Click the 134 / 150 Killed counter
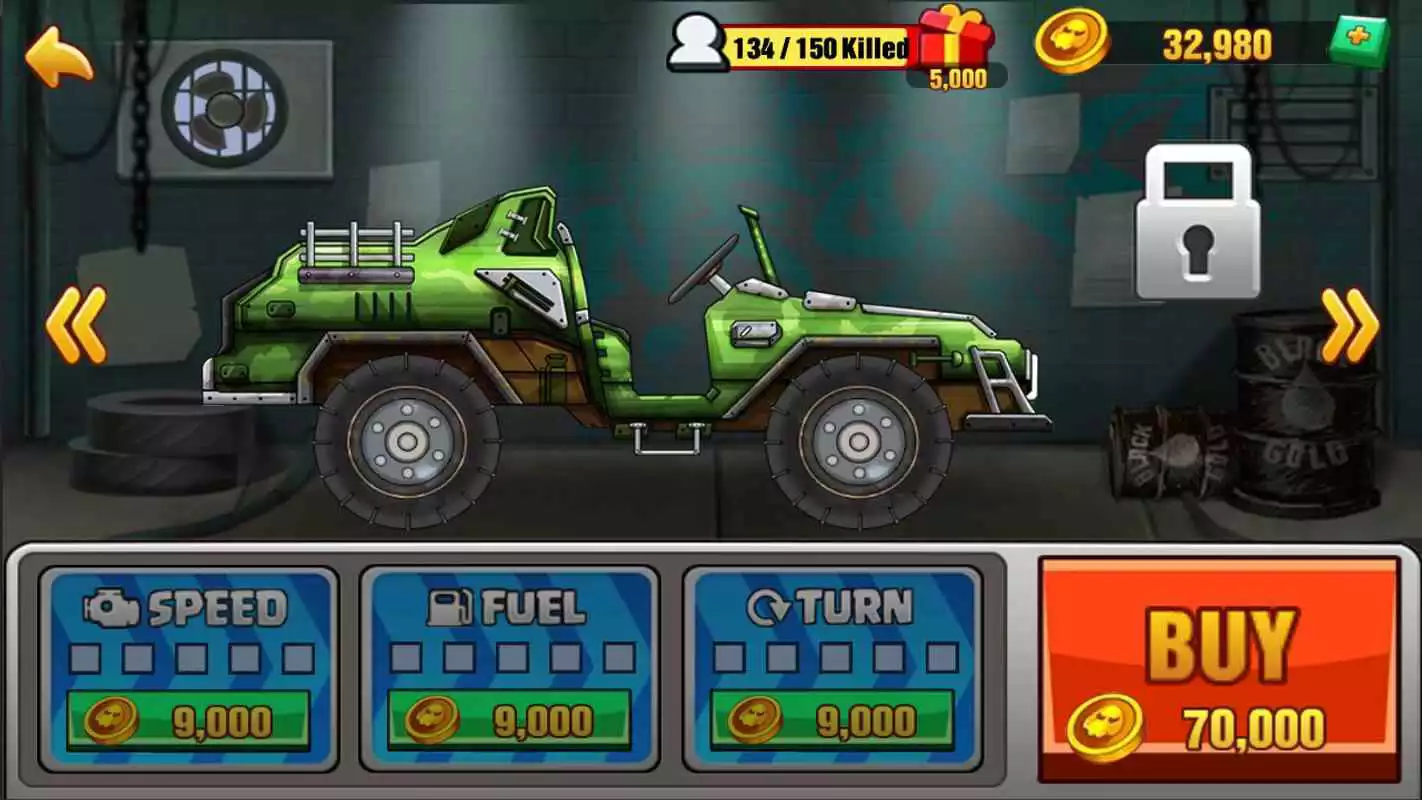Image resolution: width=1422 pixels, height=800 pixels. coord(815,43)
